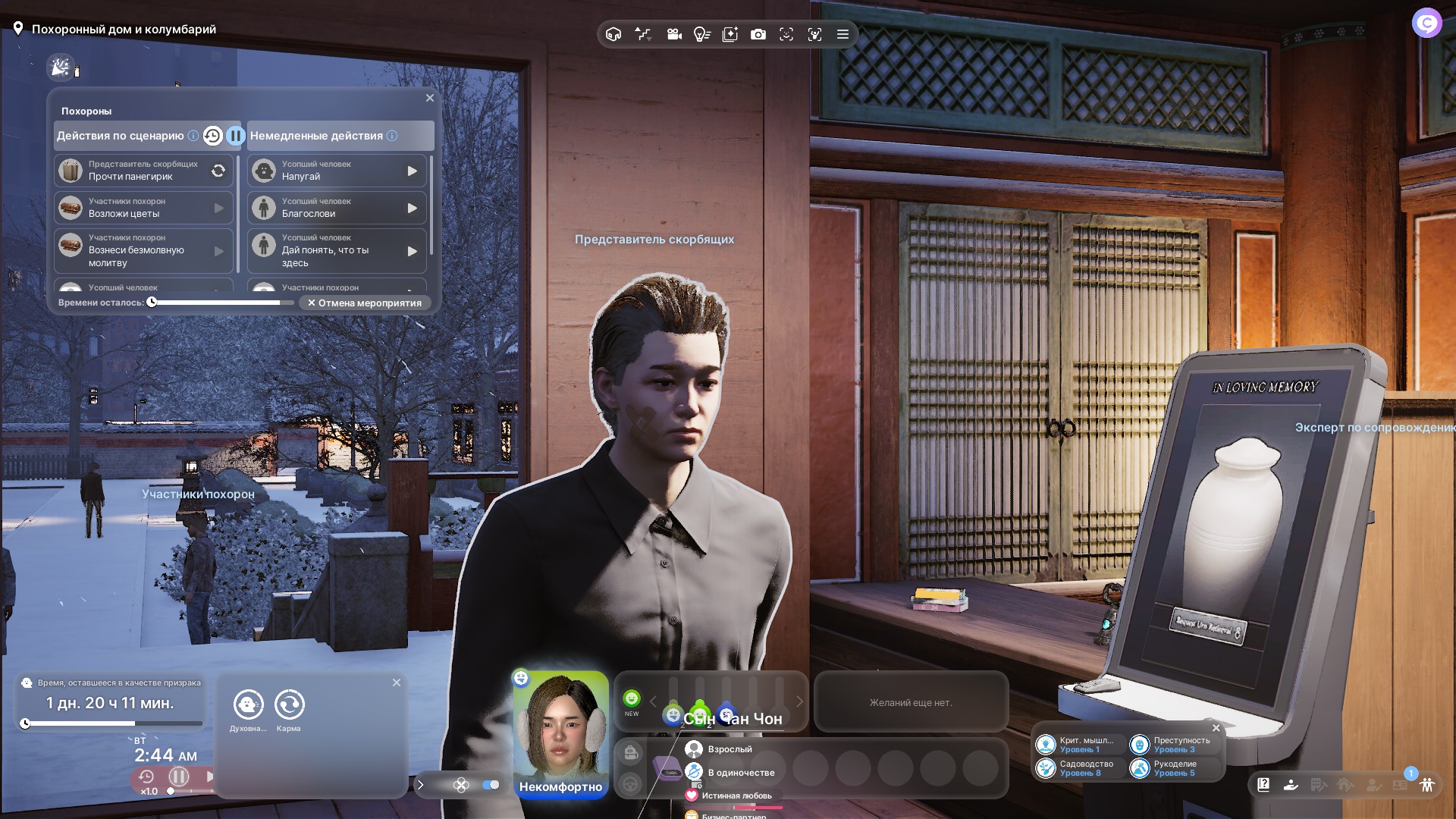Pause game time on the clock

coord(179,777)
